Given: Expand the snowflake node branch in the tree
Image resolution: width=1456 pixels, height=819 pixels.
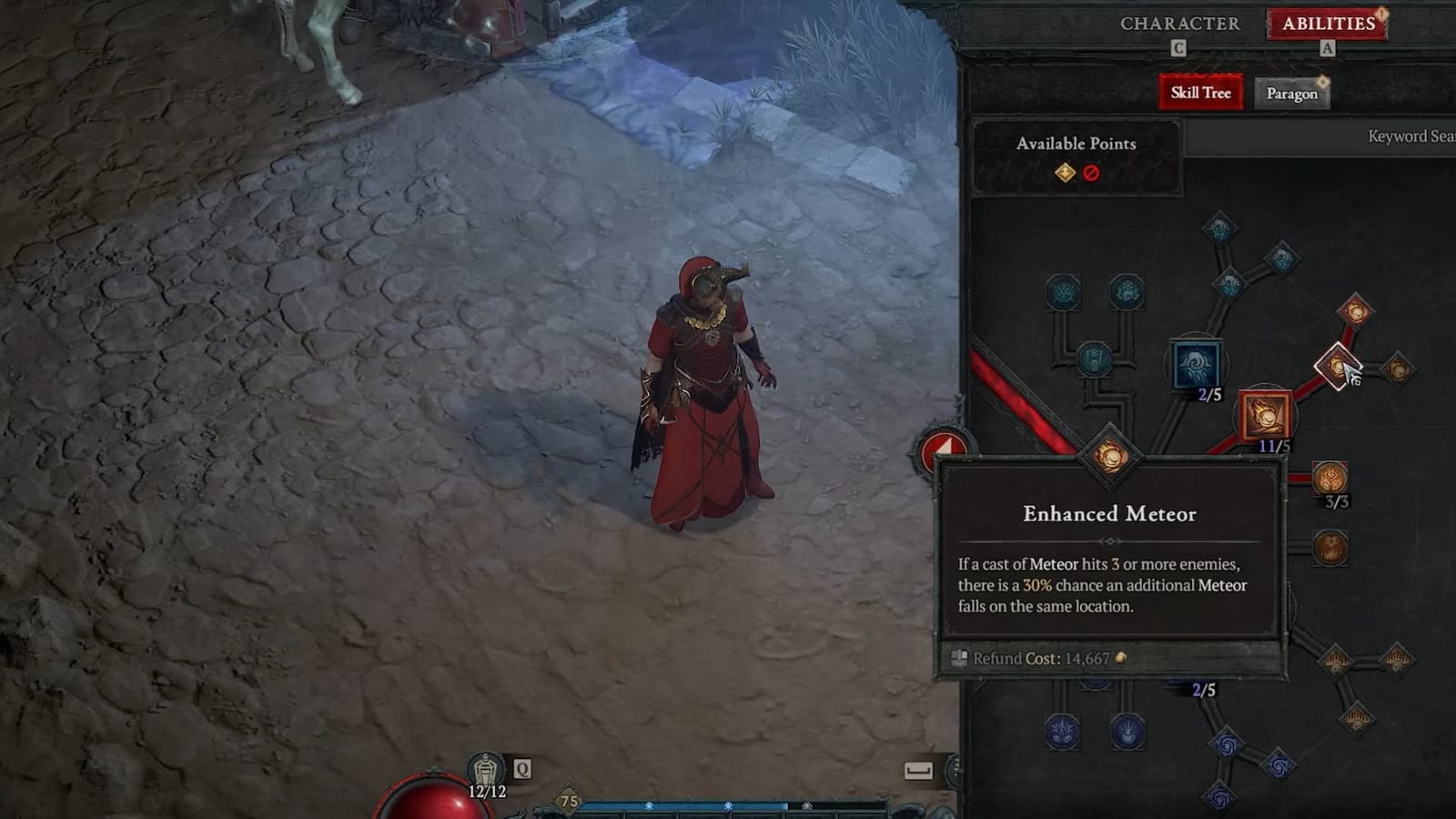Looking at the screenshot, I should click(1128, 292).
